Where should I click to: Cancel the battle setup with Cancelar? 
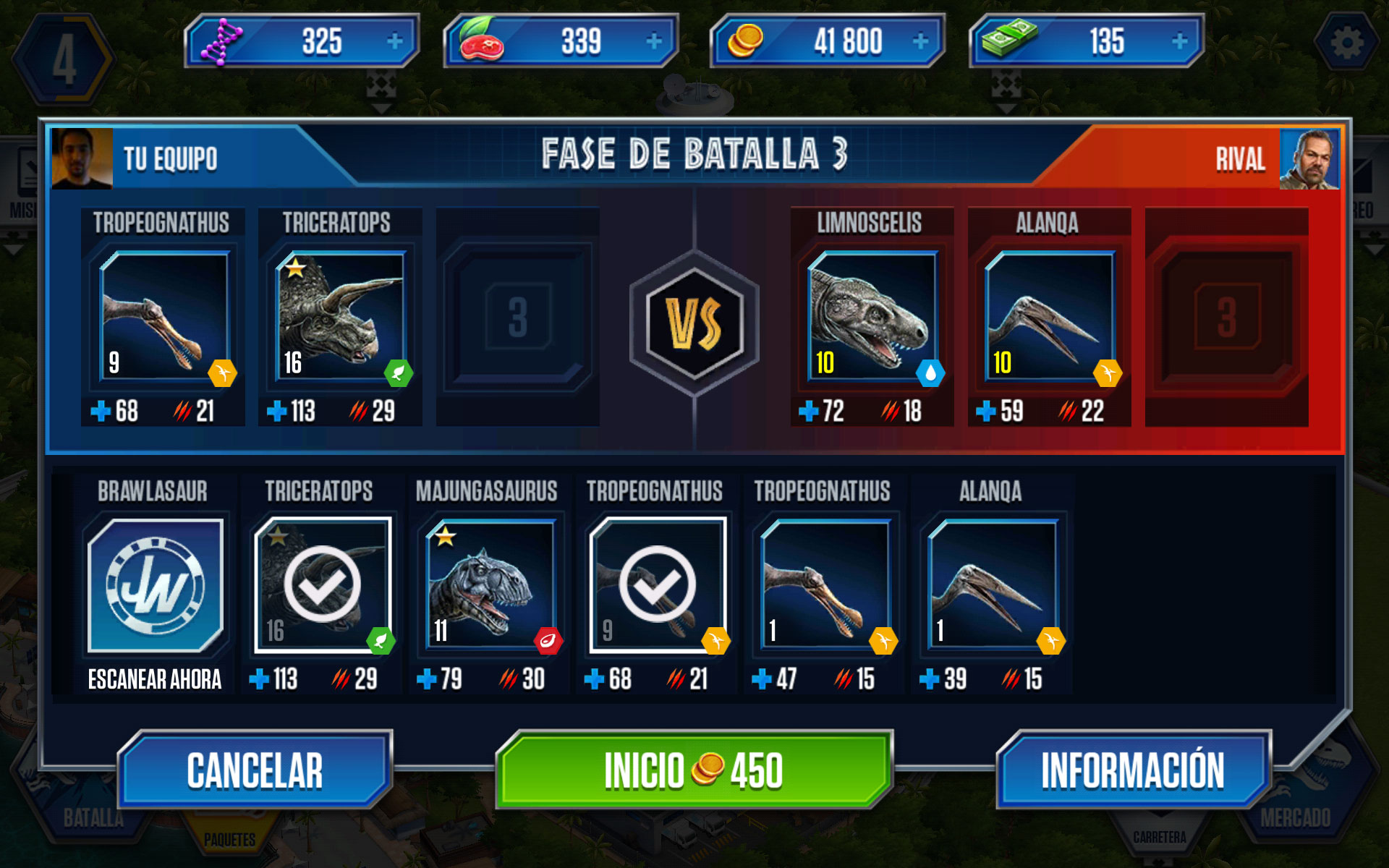255,770
